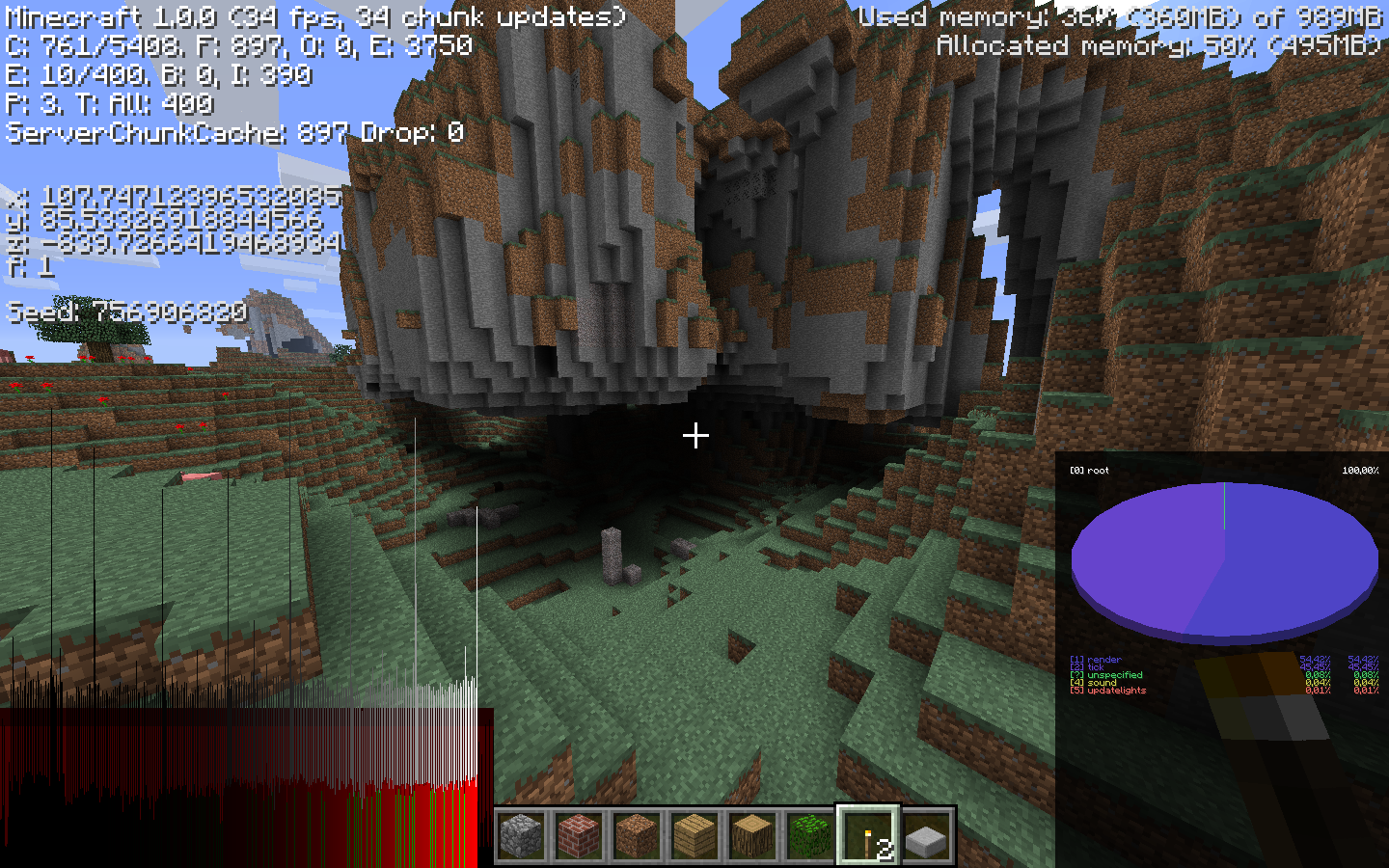Viewport: 1389px width, 868px height.
Task: Select the wooden planks slot
Action: pyautogui.click(x=695, y=835)
